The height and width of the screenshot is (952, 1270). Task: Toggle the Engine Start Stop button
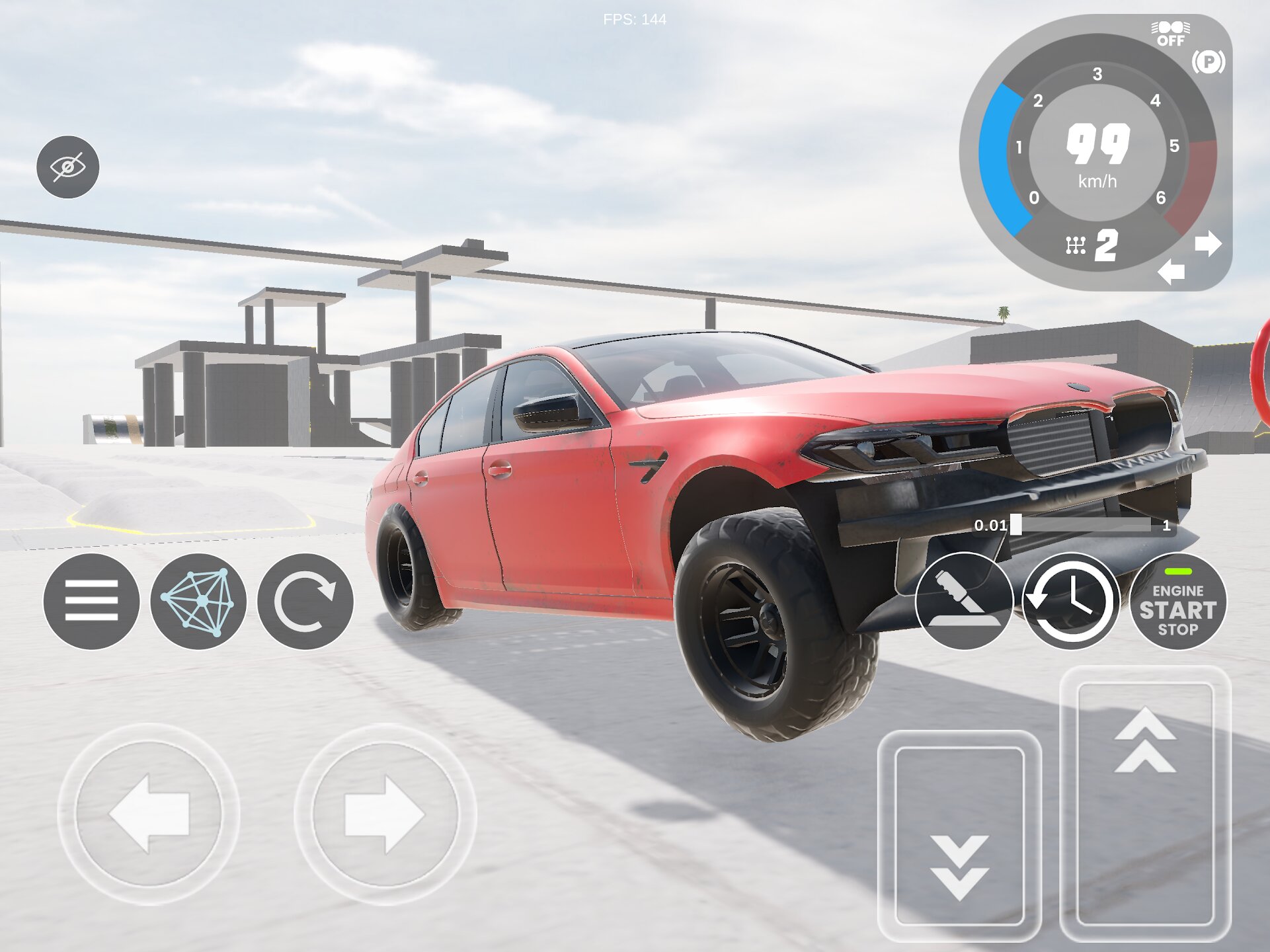1177,601
